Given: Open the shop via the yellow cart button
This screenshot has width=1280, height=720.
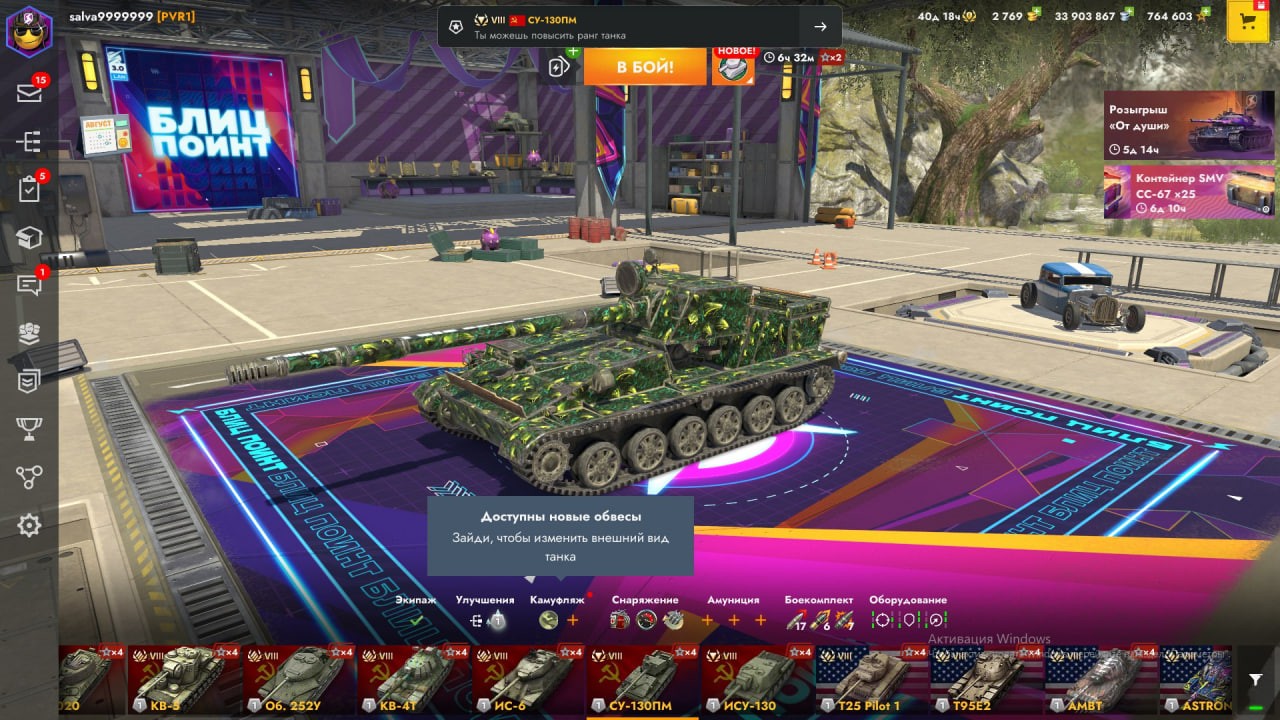Looking at the screenshot, I should 1247,22.
